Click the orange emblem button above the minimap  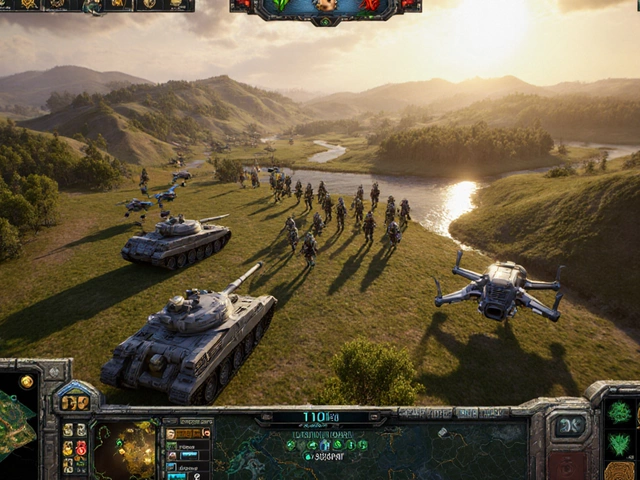75,402
